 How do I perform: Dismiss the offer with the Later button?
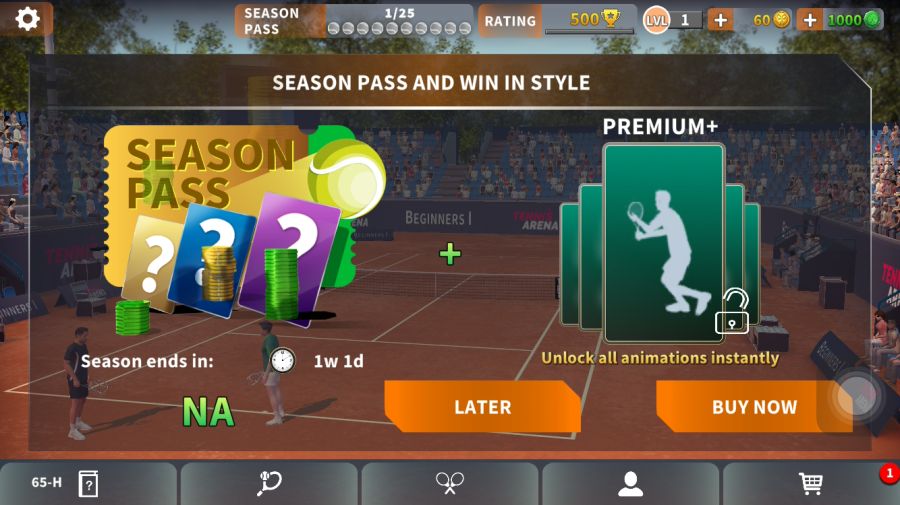point(482,407)
